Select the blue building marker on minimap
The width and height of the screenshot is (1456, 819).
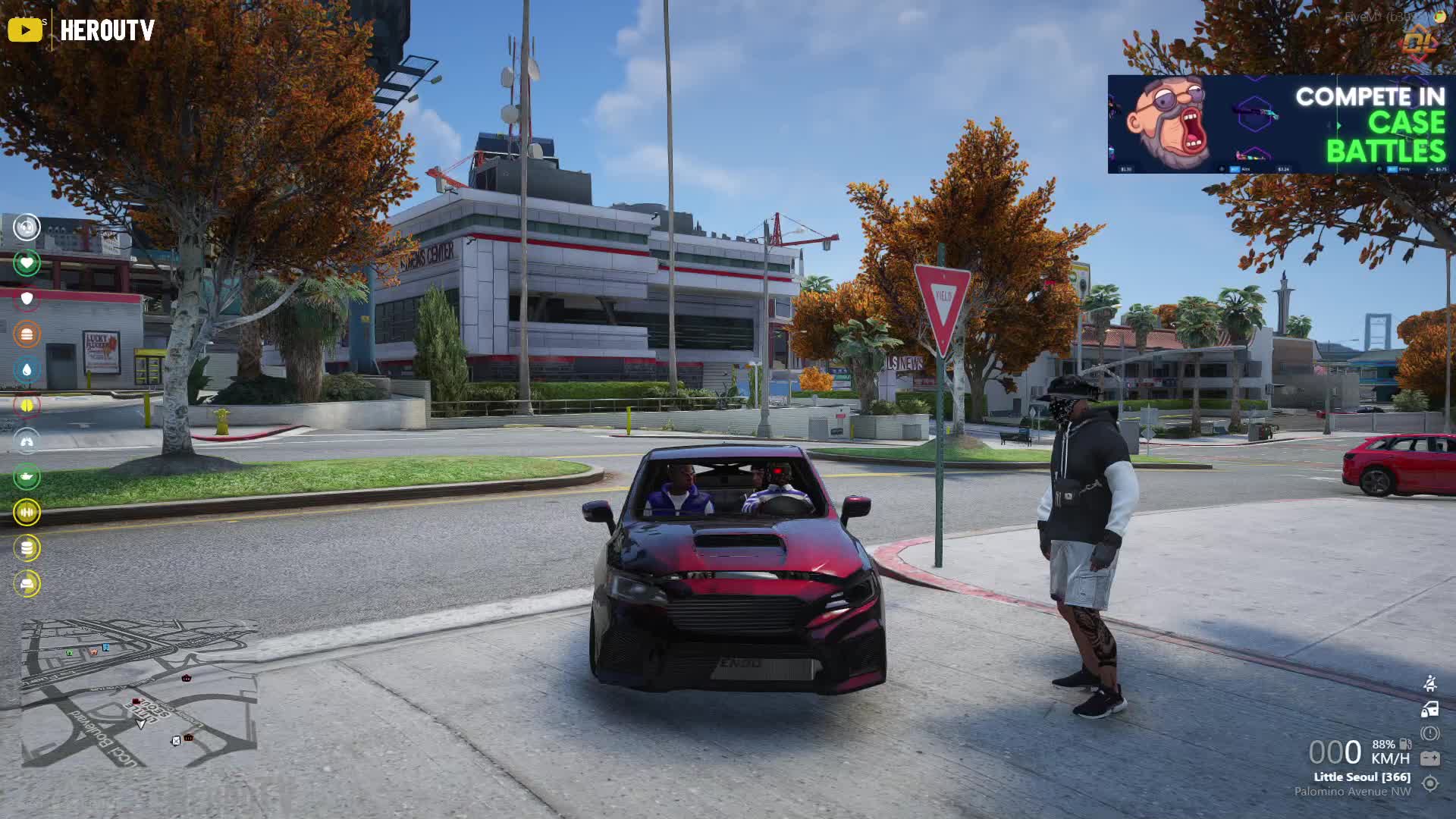click(105, 647)
